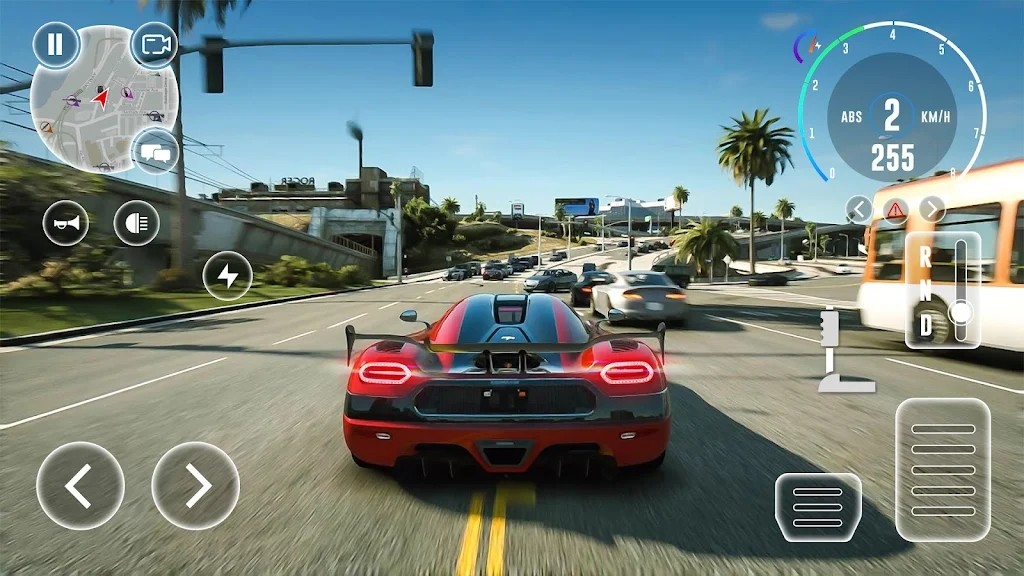
Task: Tap the brake pedal
Action: point(818,508)
